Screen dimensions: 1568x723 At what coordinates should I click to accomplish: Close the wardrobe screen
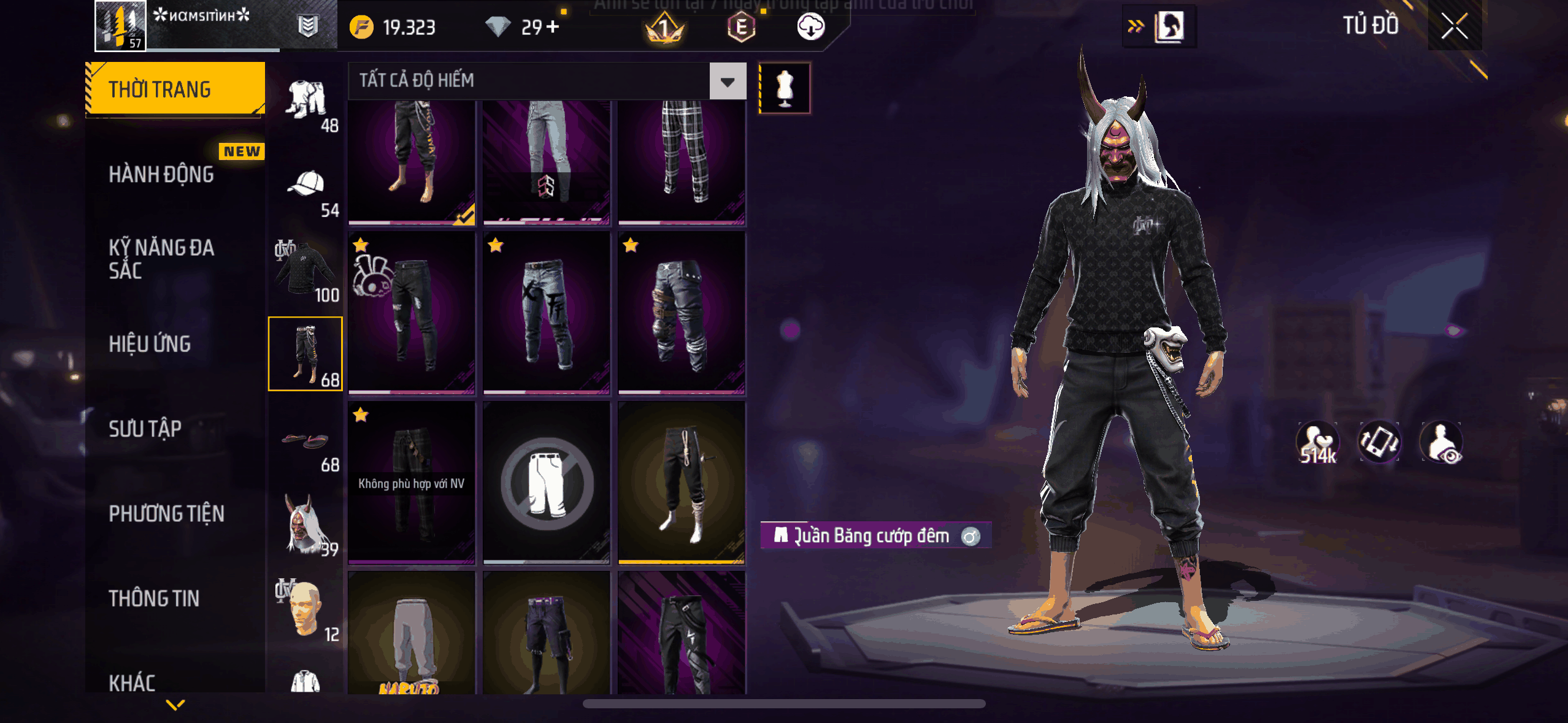click(1454, 26)
